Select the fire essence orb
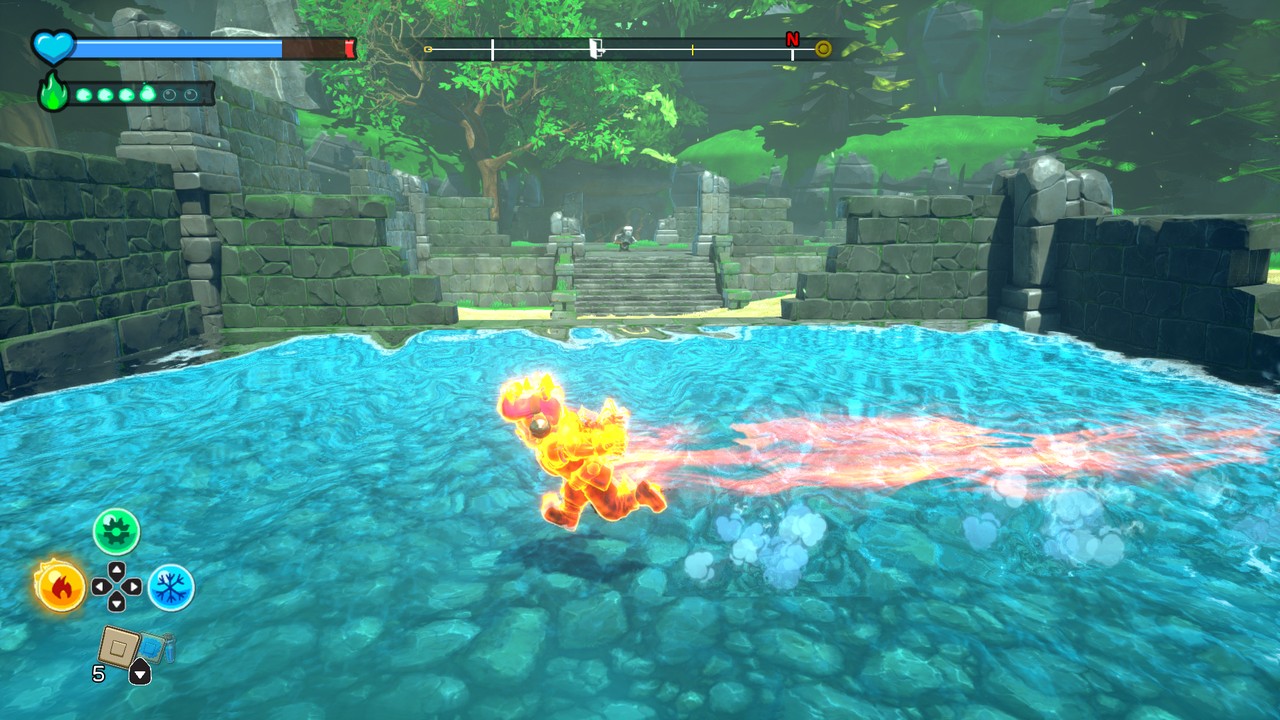This screenshot has width=1280, height=720. [59, 586]
